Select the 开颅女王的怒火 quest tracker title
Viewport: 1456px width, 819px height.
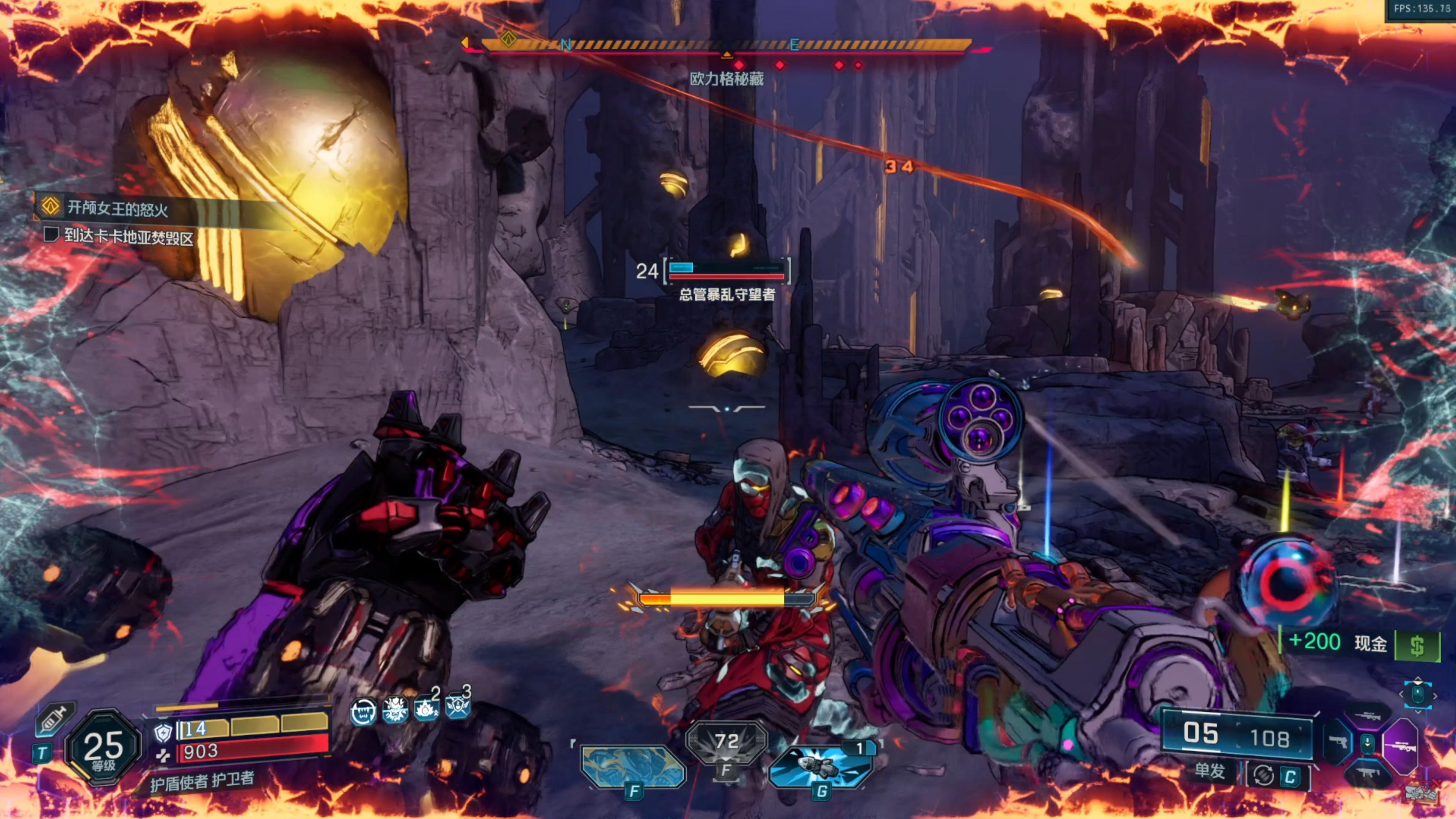118,209
